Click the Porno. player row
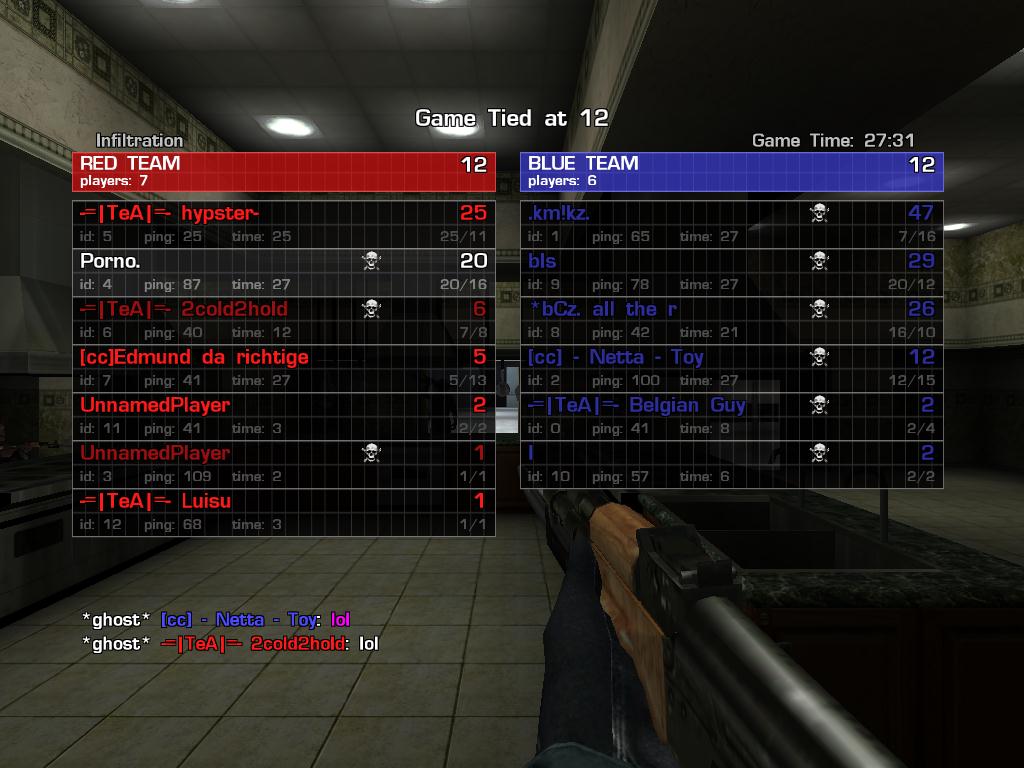Image resolution: width=1024 pixels, height=768 pixels. 283,272
